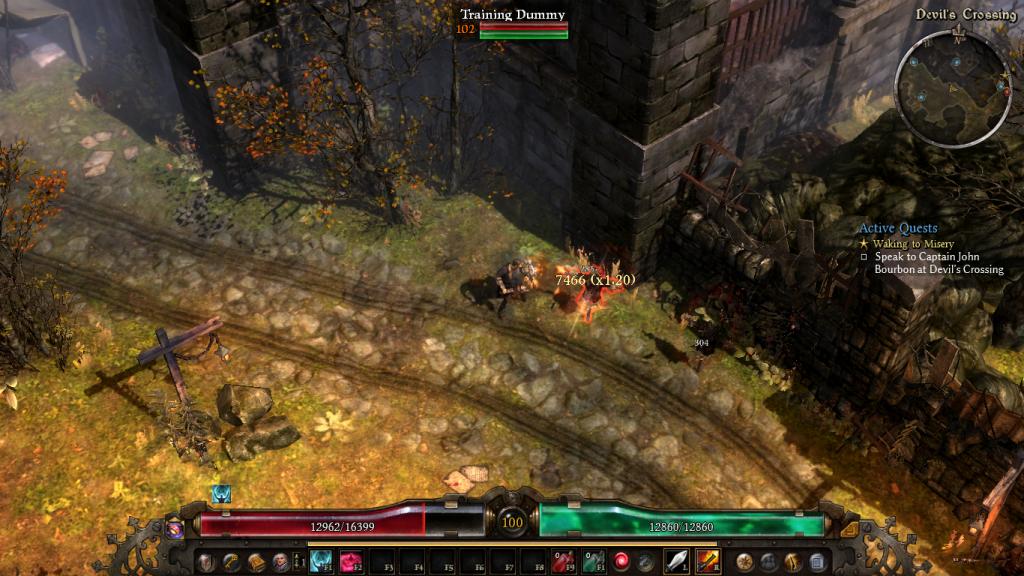Click the character portrait icon in hotbar
This screenshot has height=576, width=1024.
pyautogui.click(x=281, y=562)
